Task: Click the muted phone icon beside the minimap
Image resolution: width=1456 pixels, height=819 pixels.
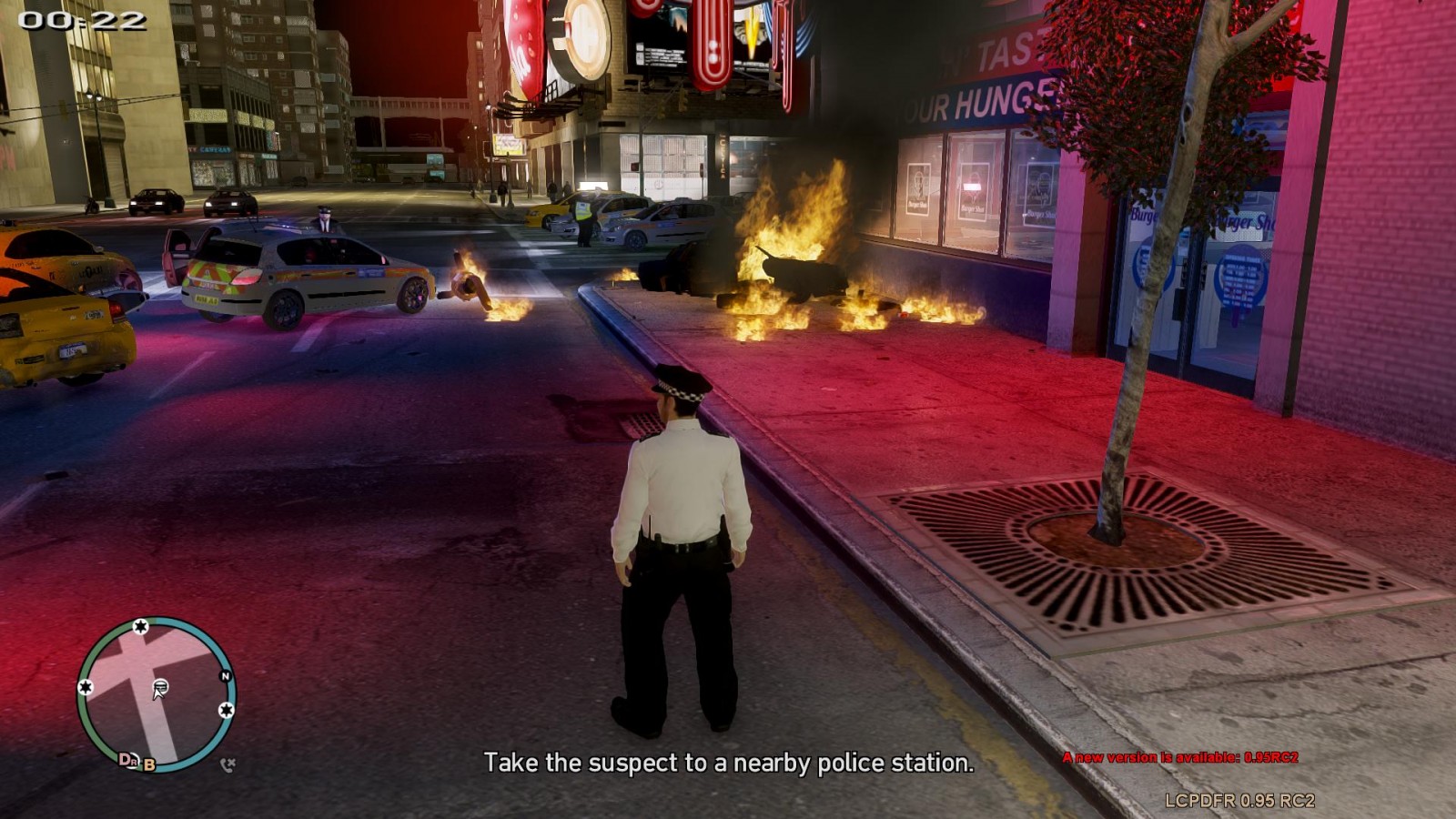Action: click(x=227, y=765)
